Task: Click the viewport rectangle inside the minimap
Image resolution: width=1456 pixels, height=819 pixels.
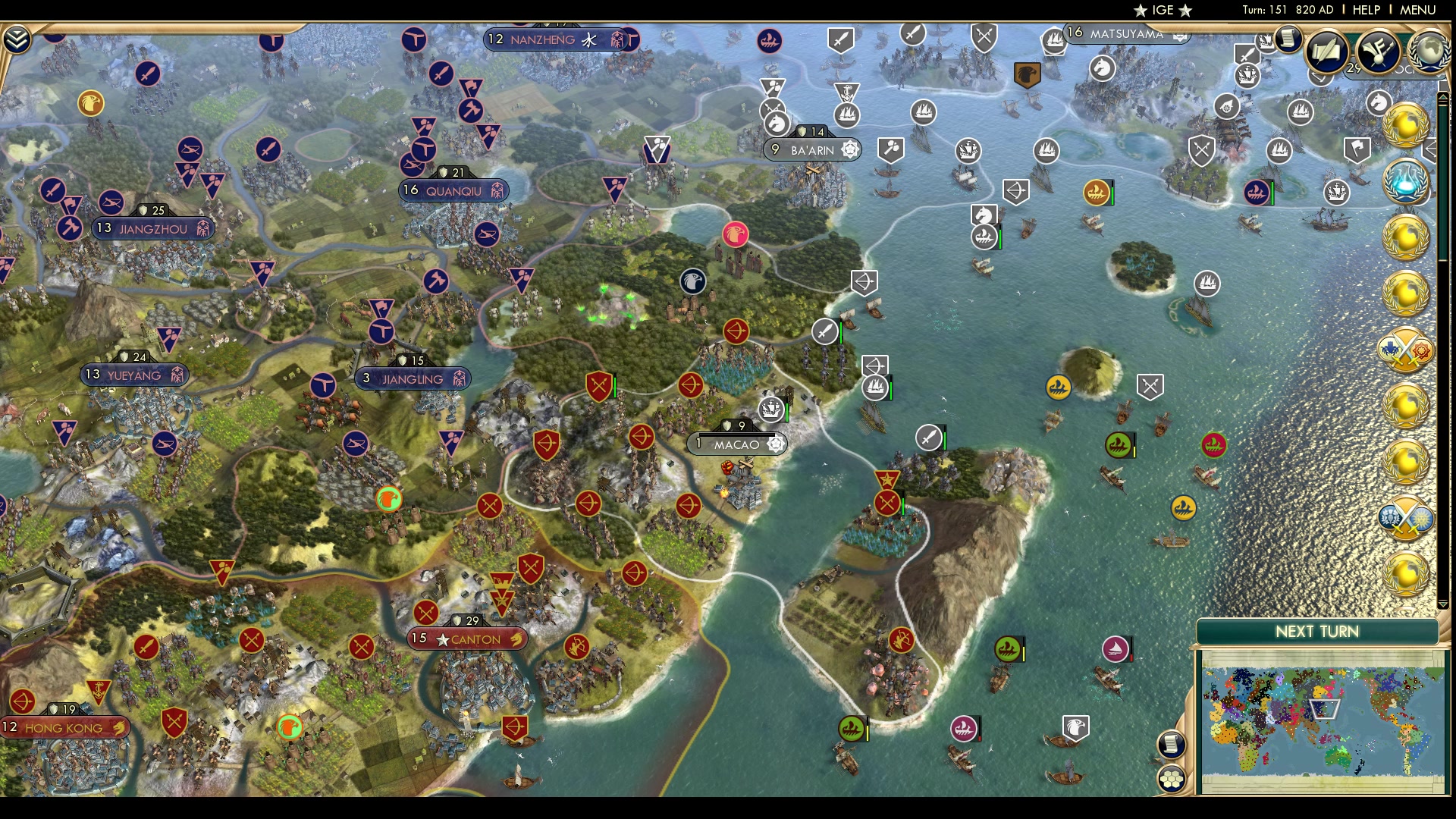Action: click(x=1323, y=708)
